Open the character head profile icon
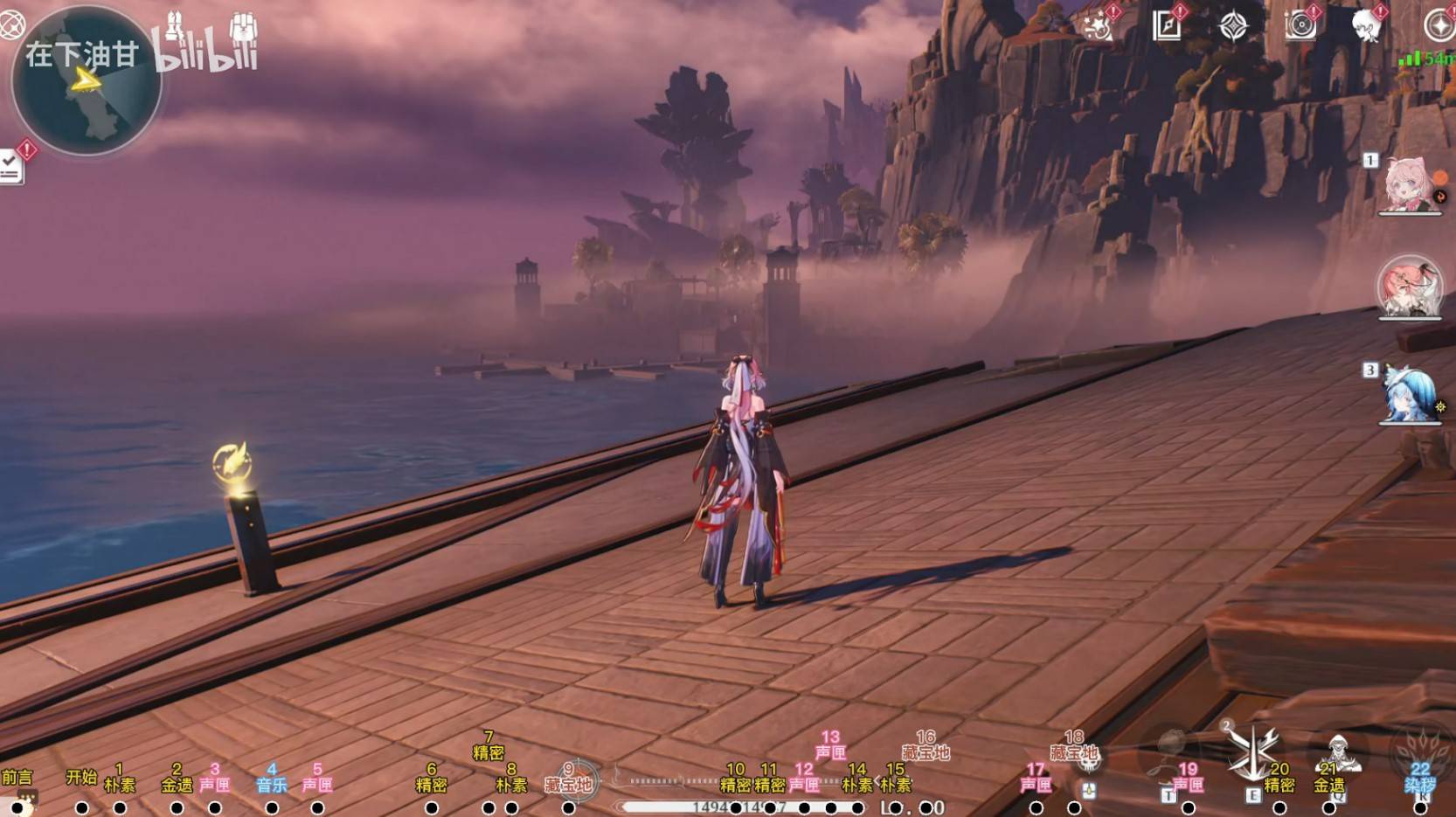The image size is (1456, 817). tap(1366, 26)
